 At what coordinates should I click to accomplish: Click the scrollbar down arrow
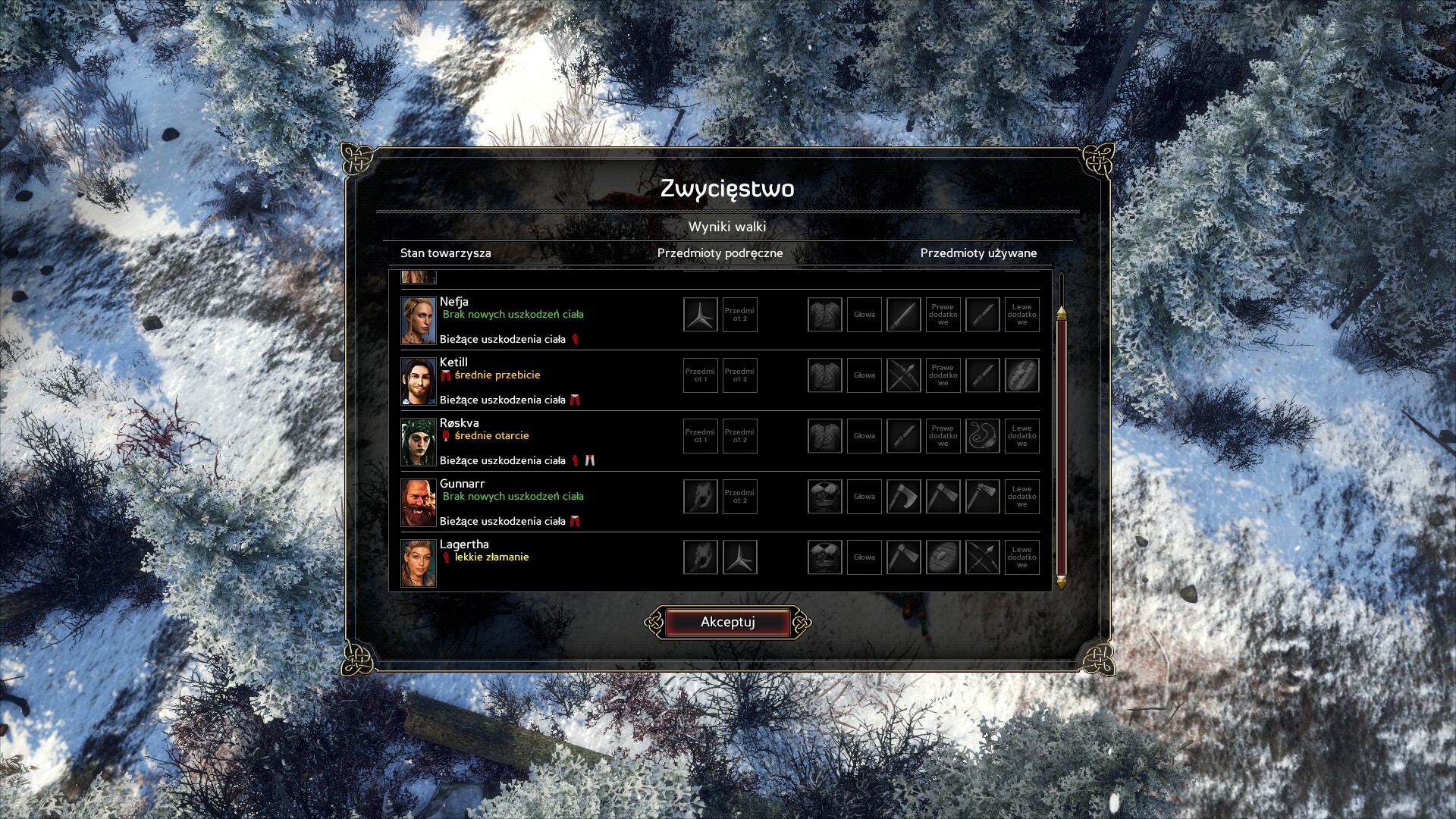(x=1061, y=582)
